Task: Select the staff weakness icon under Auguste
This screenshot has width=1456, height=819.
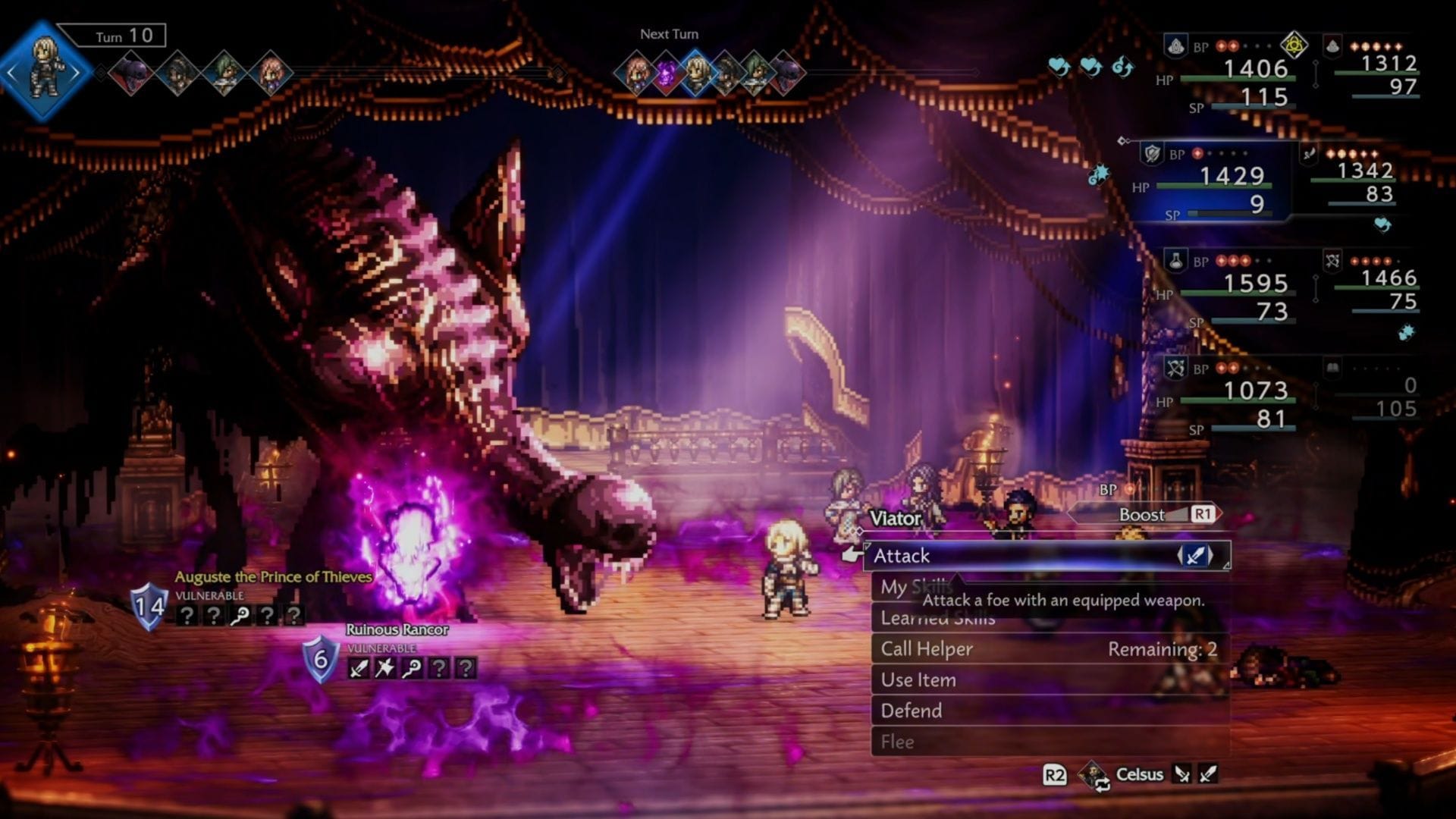Action: [x=240, y=616]
